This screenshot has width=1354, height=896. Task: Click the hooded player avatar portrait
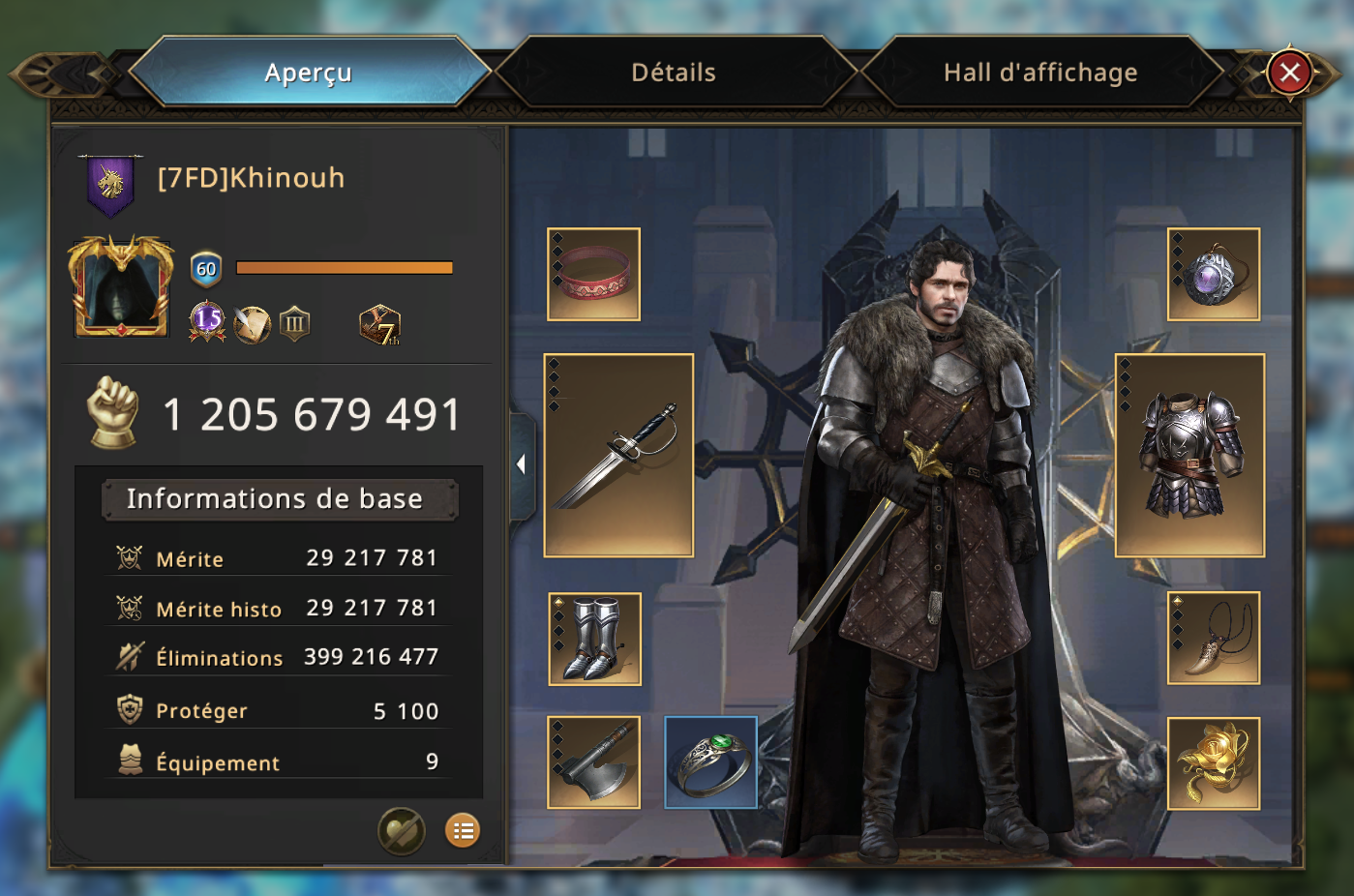pos(121,286)
